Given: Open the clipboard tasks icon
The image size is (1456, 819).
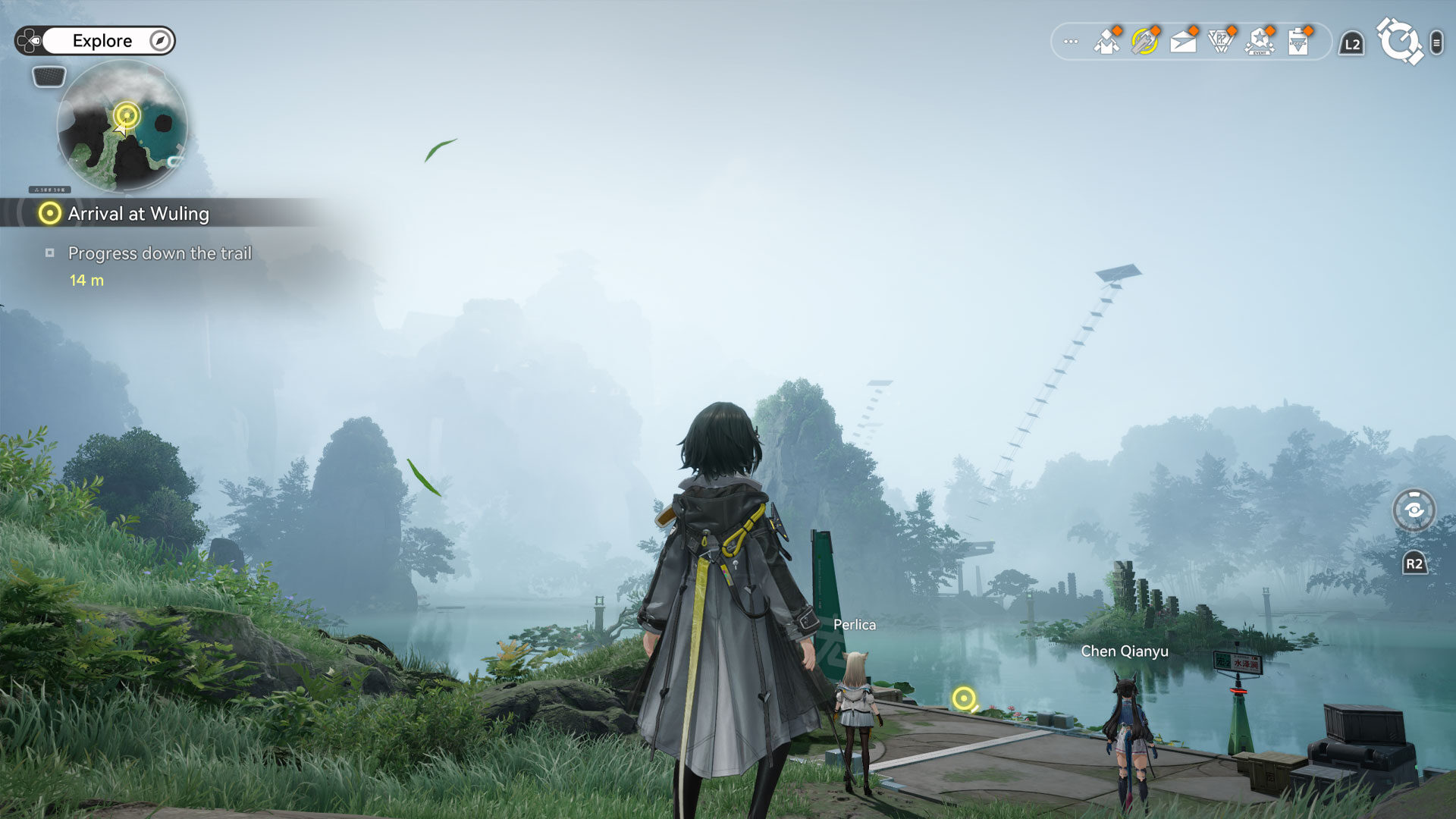Looking at the screenshot, I should click(1298, 42).
